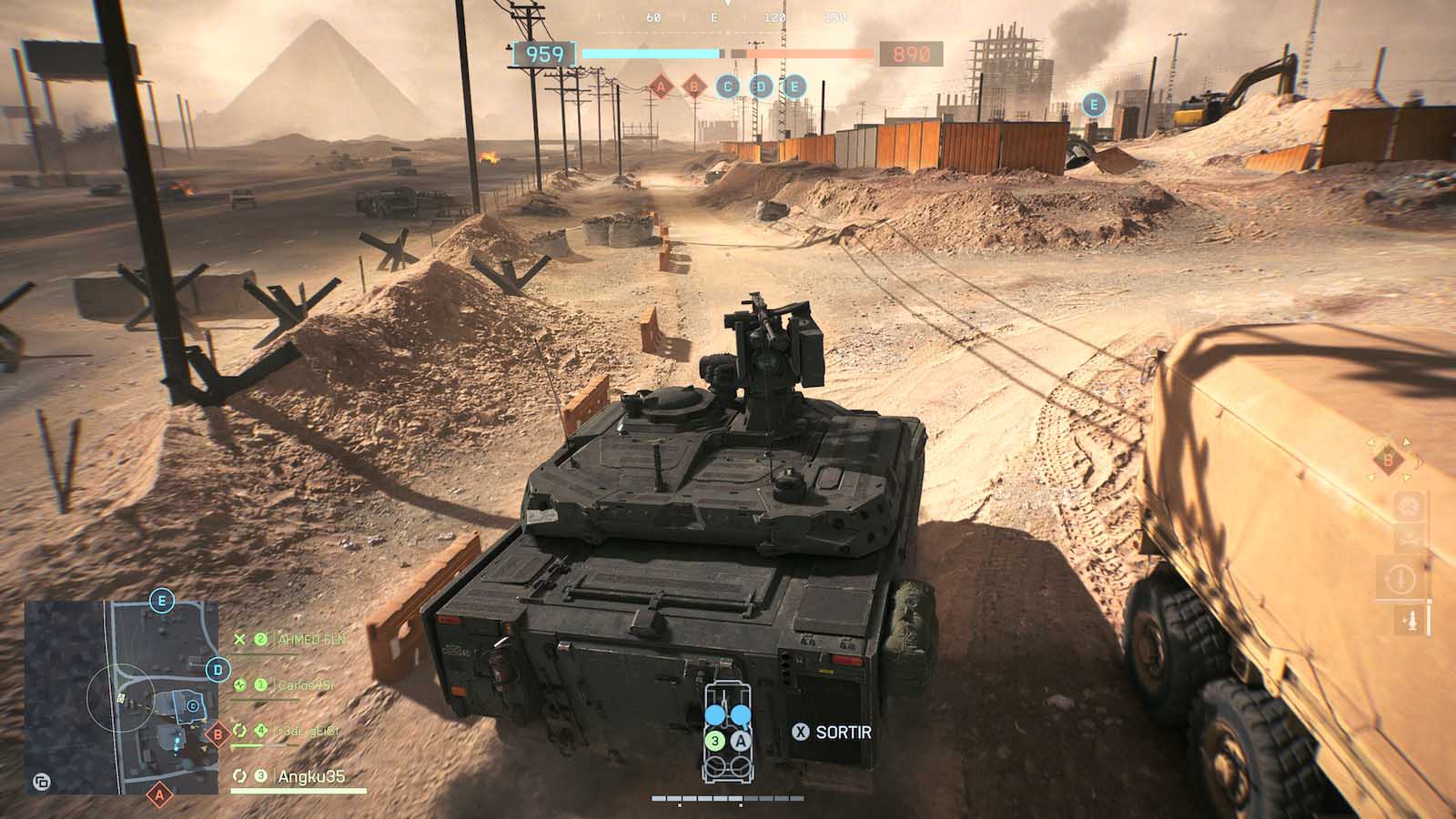Screen dimensions: 1456x819
Task: Select objective D in the top capture bar
Action: 761,87
